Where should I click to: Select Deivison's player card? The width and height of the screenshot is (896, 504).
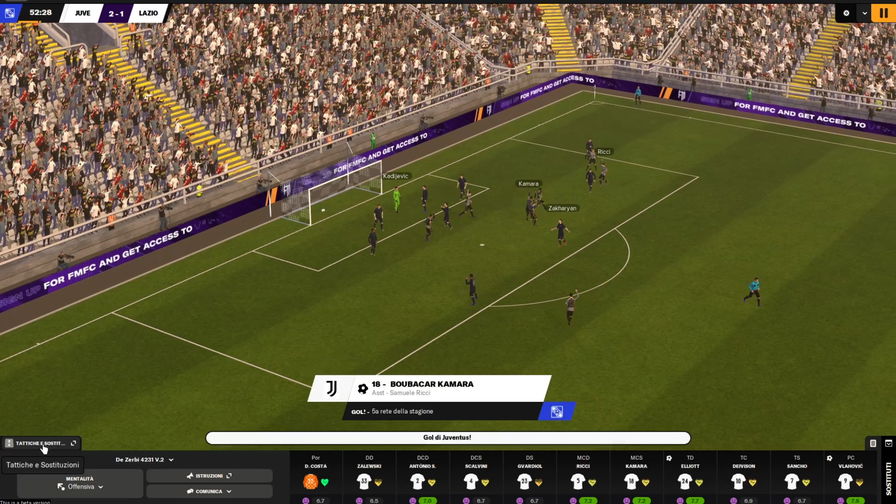click(744, 477)
